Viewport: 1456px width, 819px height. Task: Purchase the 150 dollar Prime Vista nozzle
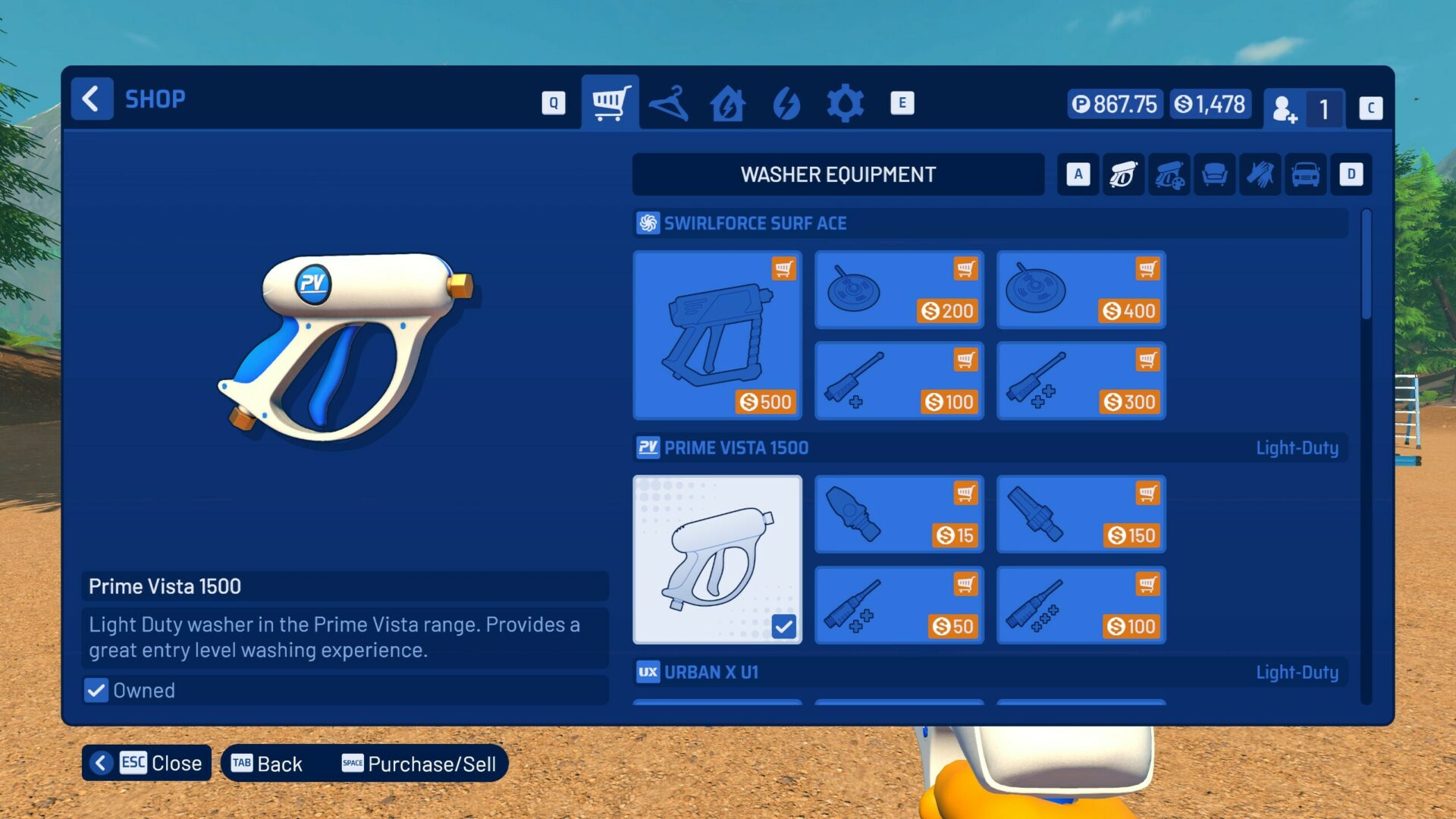(1081, 514)
